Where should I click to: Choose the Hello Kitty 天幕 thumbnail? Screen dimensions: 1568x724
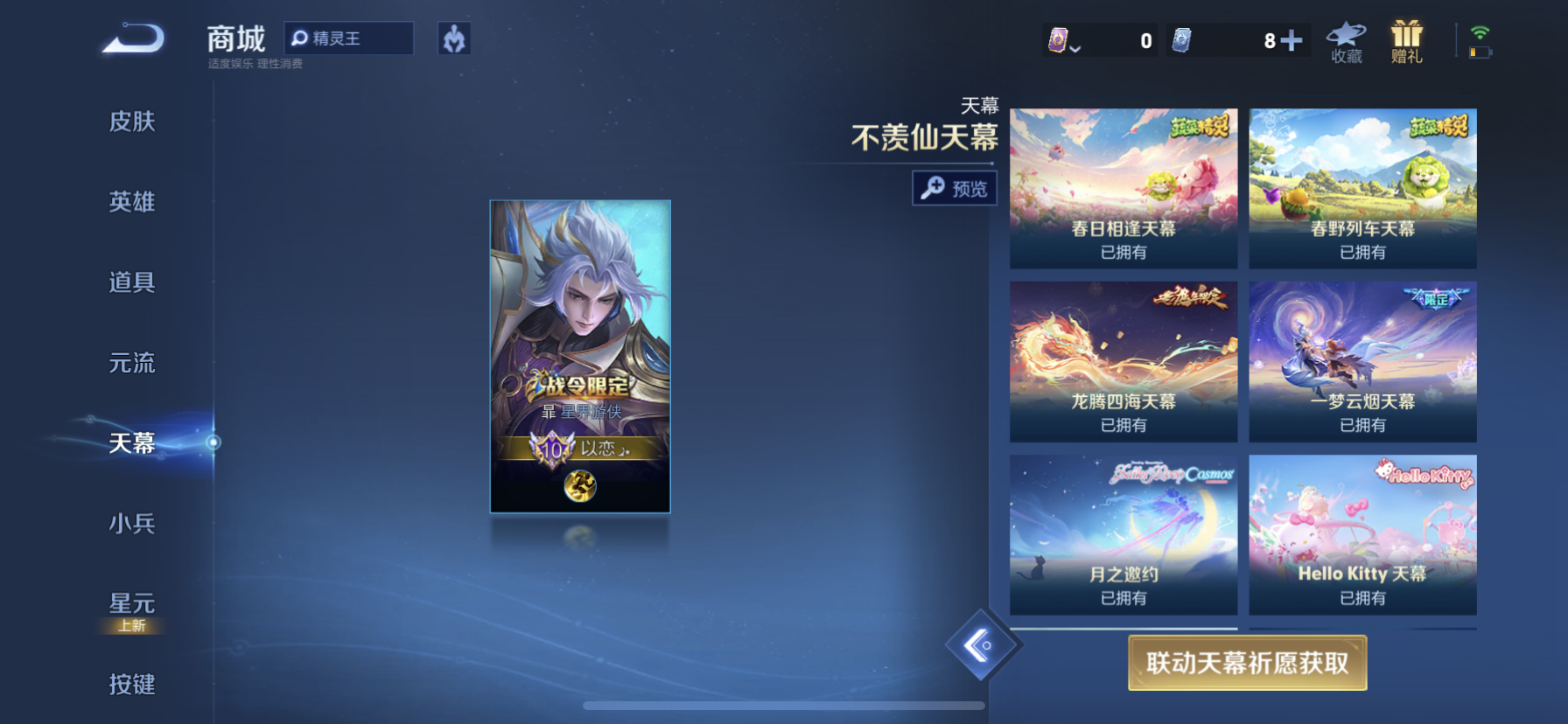click(1362, 534)
